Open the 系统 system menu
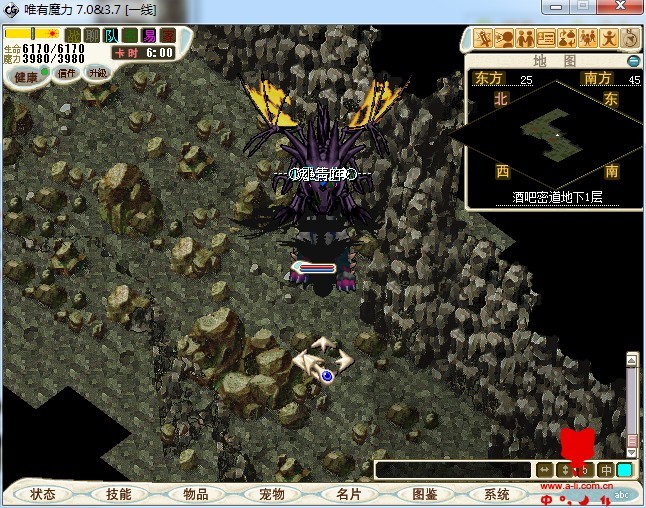The height and width of the screenshot is (508, 646). (x=497, y=494)
